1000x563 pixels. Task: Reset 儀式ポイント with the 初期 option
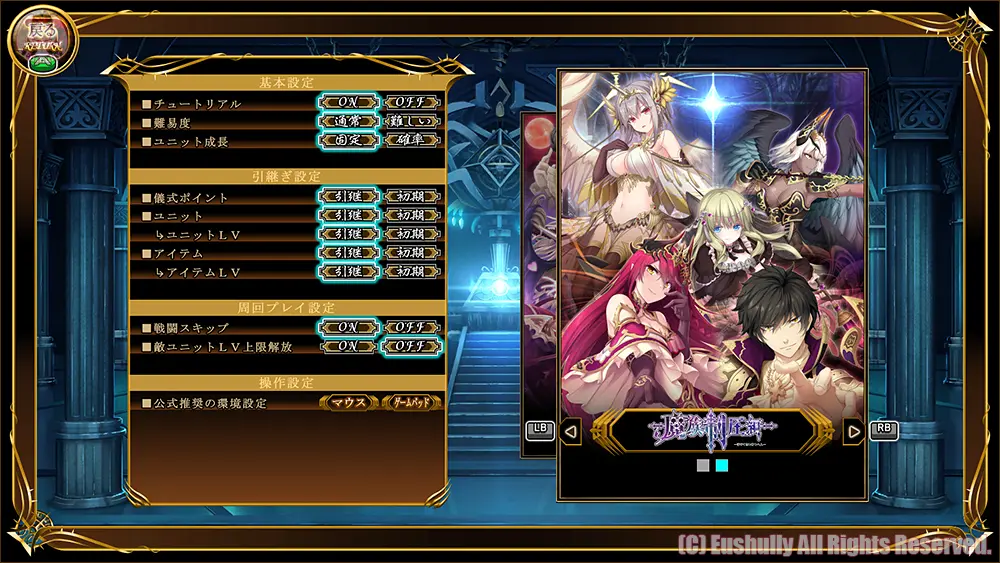pyautogui.click(x=411, y=197)
